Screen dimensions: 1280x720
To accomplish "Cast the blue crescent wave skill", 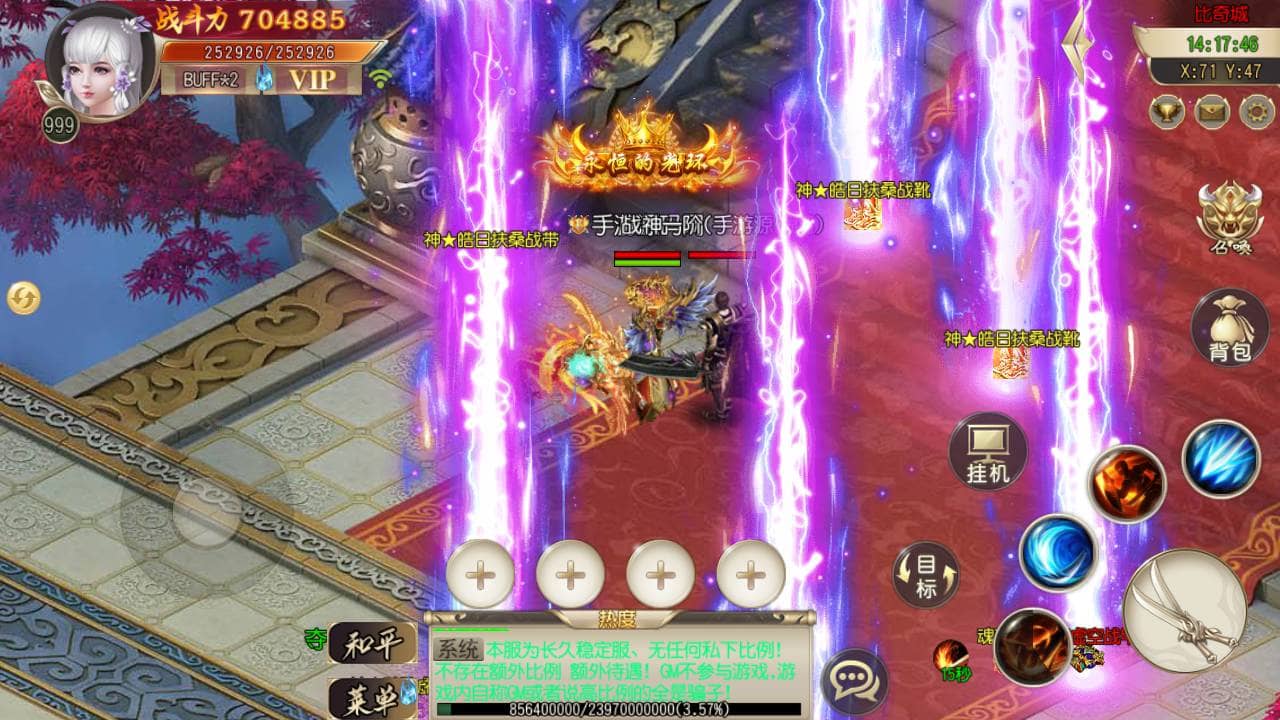I will click(1058, 552).
